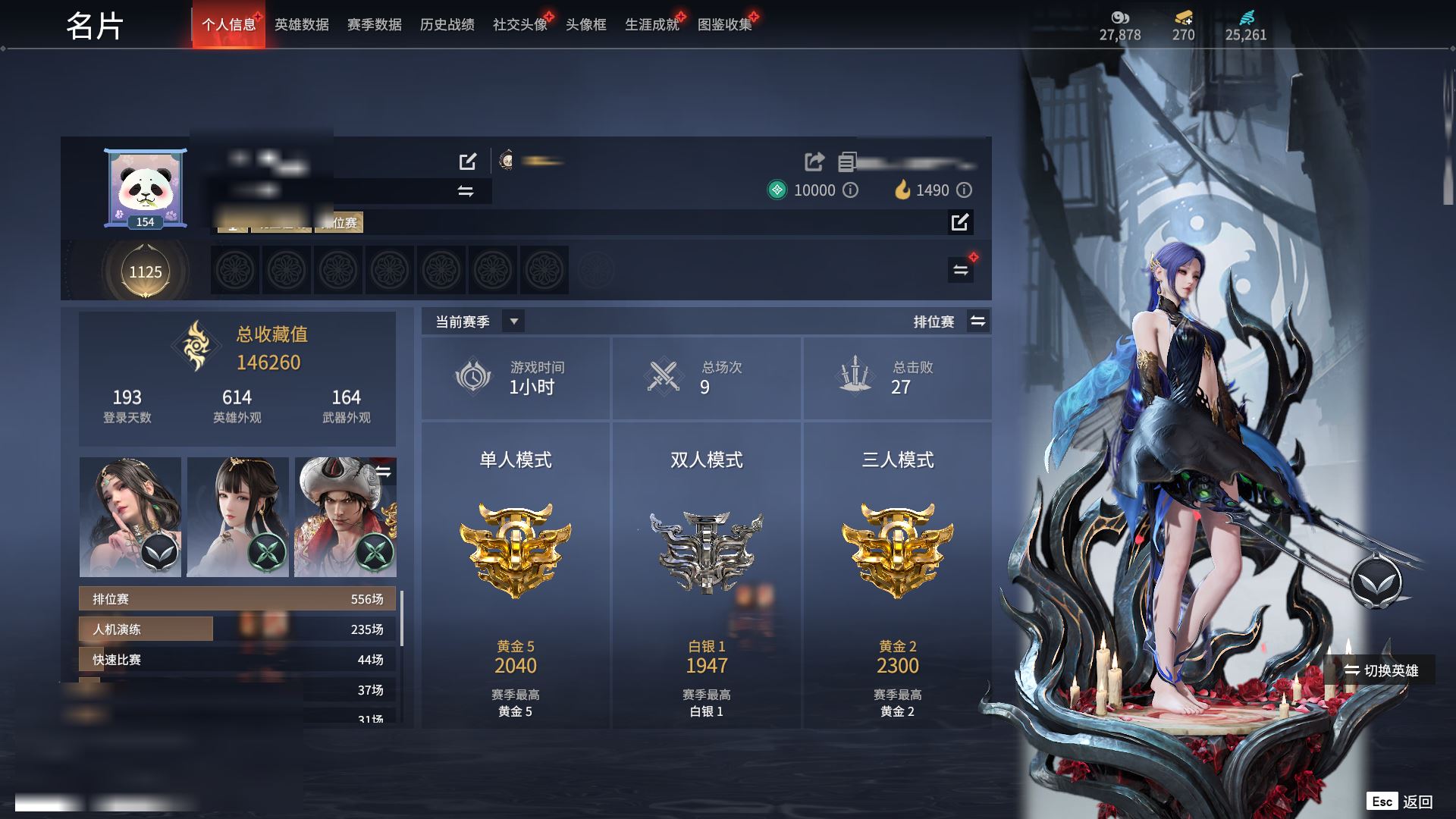
Task: Open the 头像框 tab
Action: pos(585,25)
